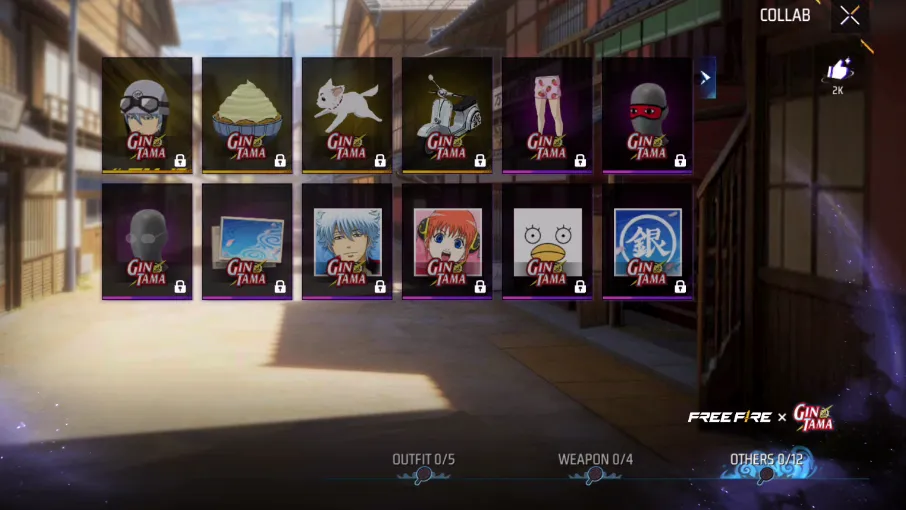Open the cherry blossom photo cards item

coord(247,241)
